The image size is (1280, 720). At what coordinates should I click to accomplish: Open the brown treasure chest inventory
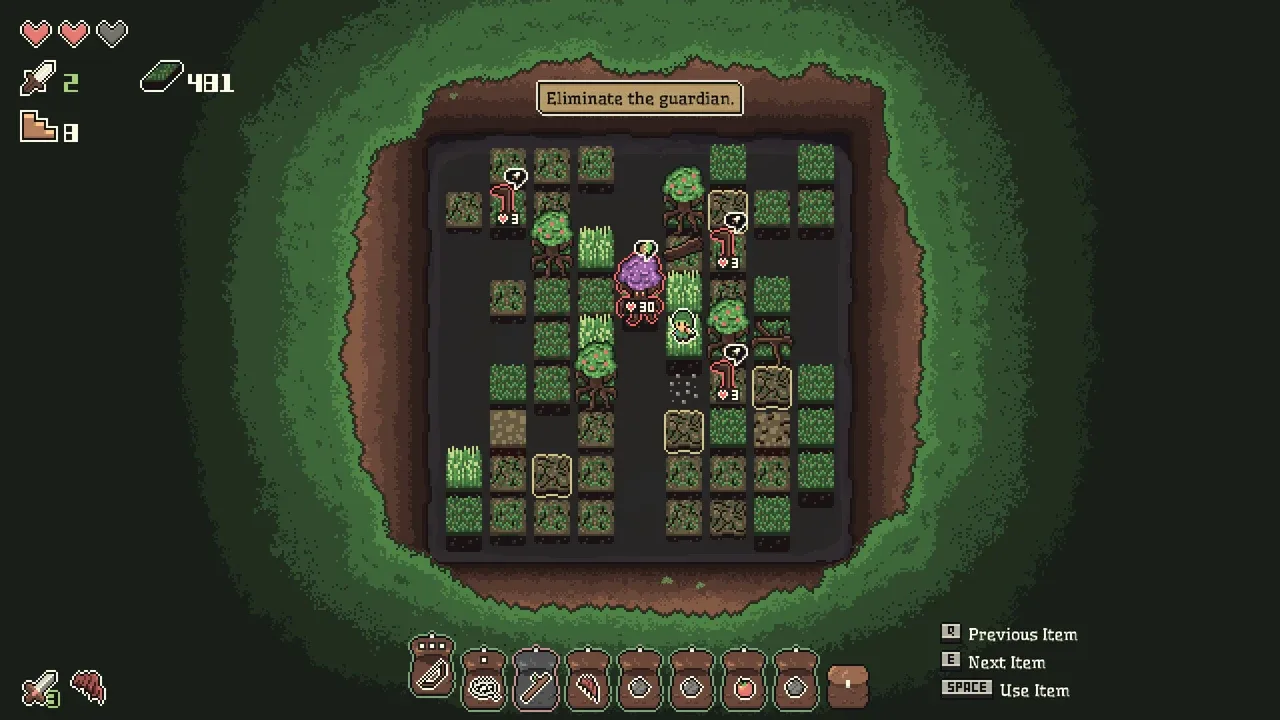[848, 685]
